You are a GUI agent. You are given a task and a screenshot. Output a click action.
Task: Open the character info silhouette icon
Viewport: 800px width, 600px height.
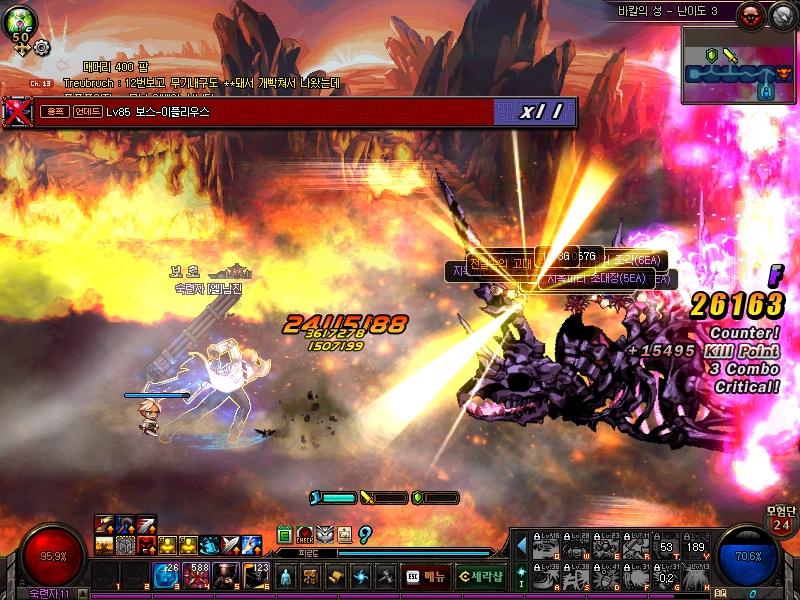286,576
